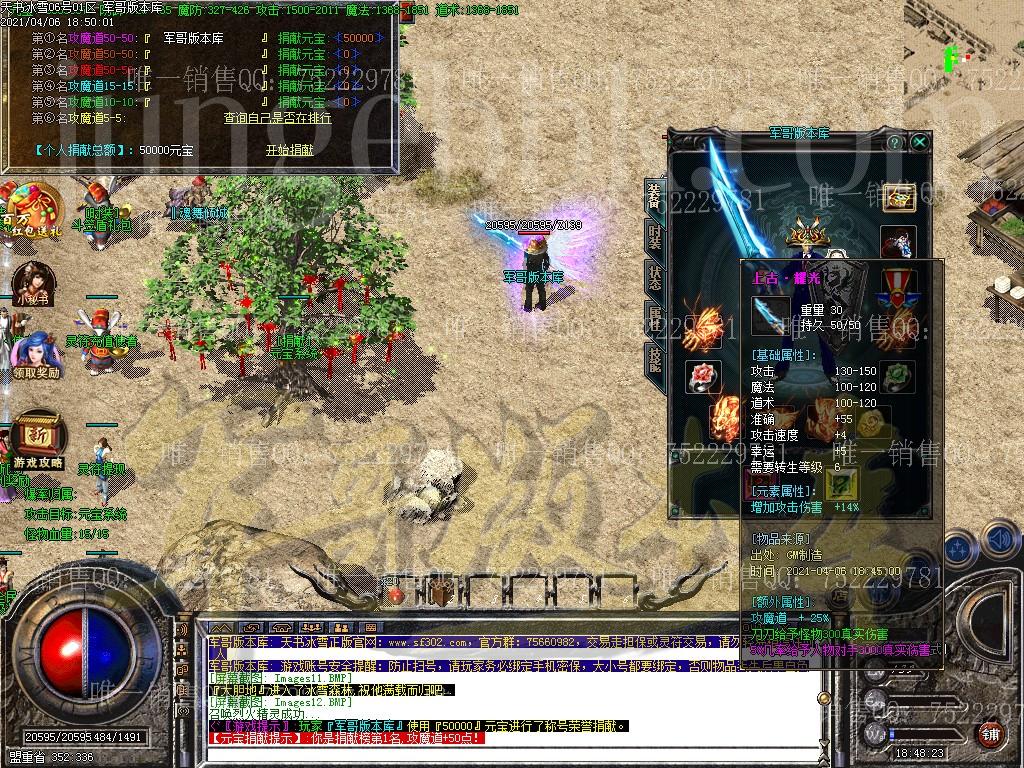Open the 属性 (attributes) tab
Screen dimensions: 1024x768
[655, 318]
